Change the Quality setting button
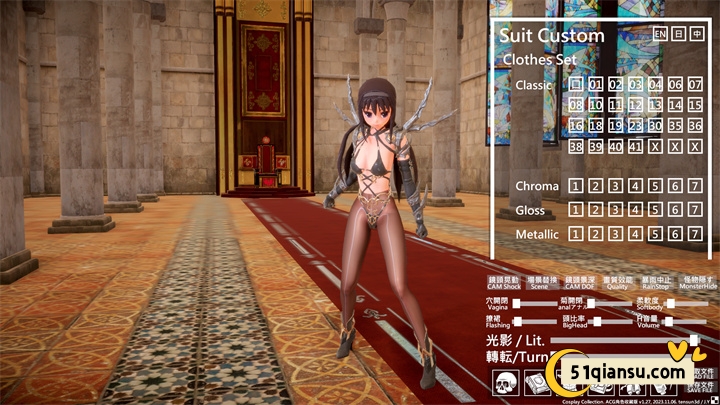The width and height of the screenshot is (720, 405). point(618,284)
